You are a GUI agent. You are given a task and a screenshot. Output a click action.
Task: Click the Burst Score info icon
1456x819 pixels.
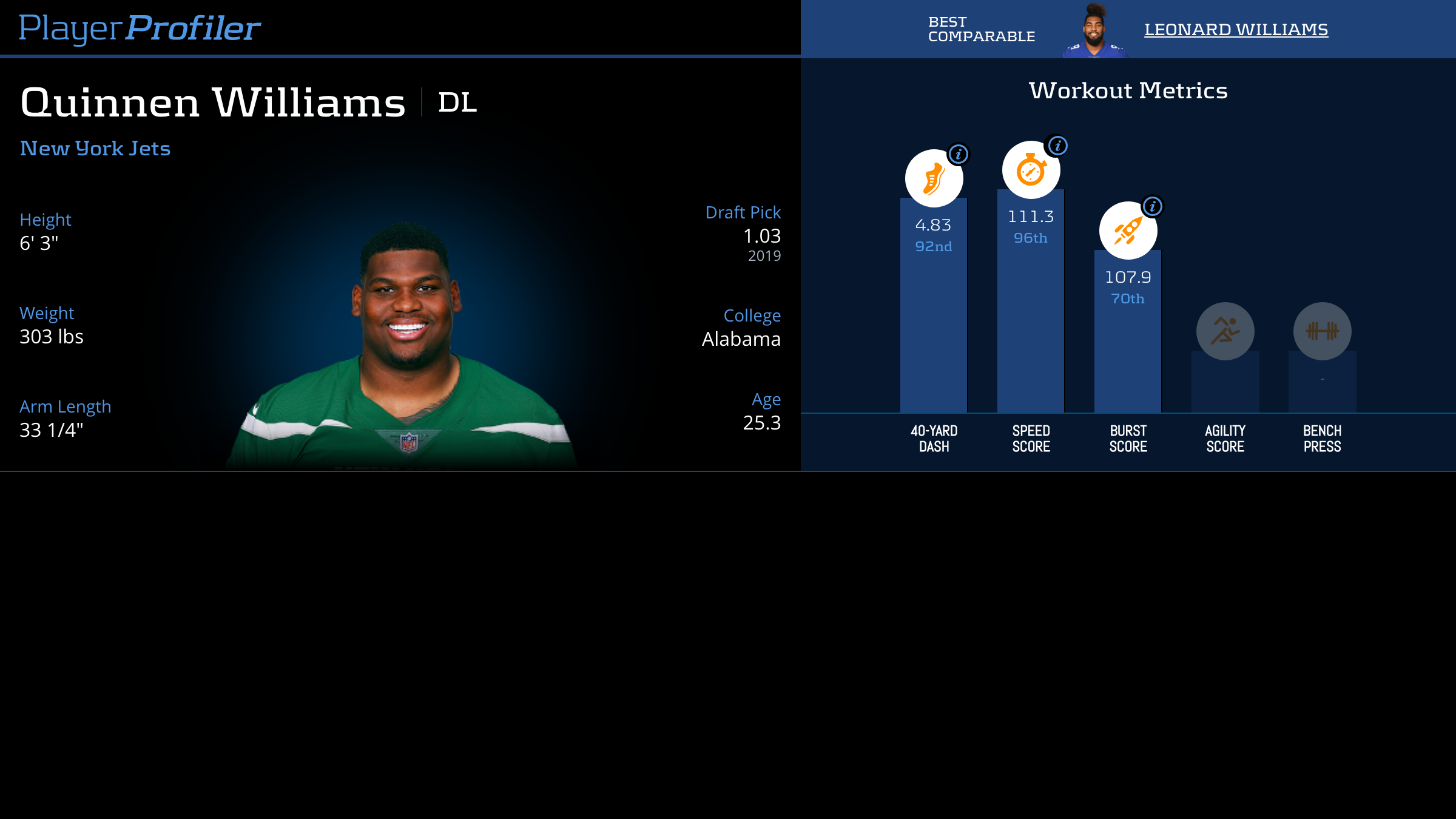[x=1153, y=206]
